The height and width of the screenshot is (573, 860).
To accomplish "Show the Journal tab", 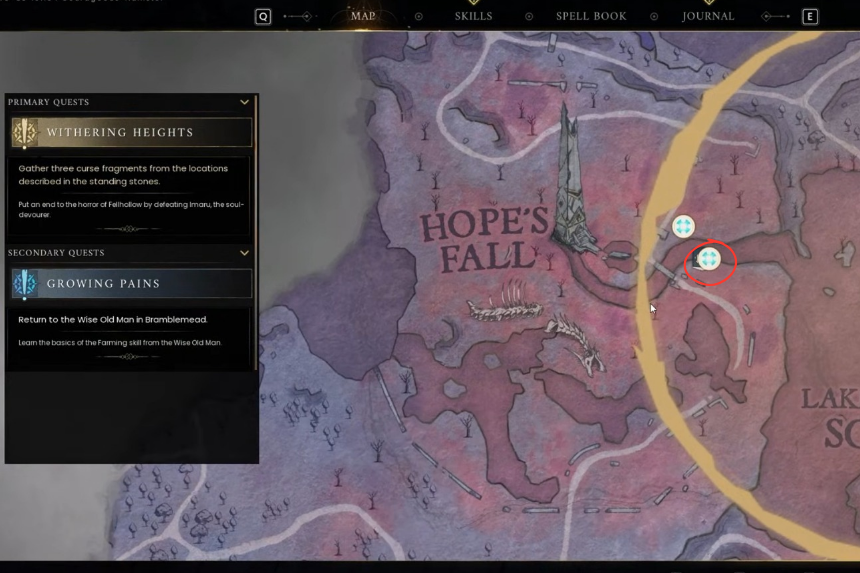I will [x=708, y=16].
